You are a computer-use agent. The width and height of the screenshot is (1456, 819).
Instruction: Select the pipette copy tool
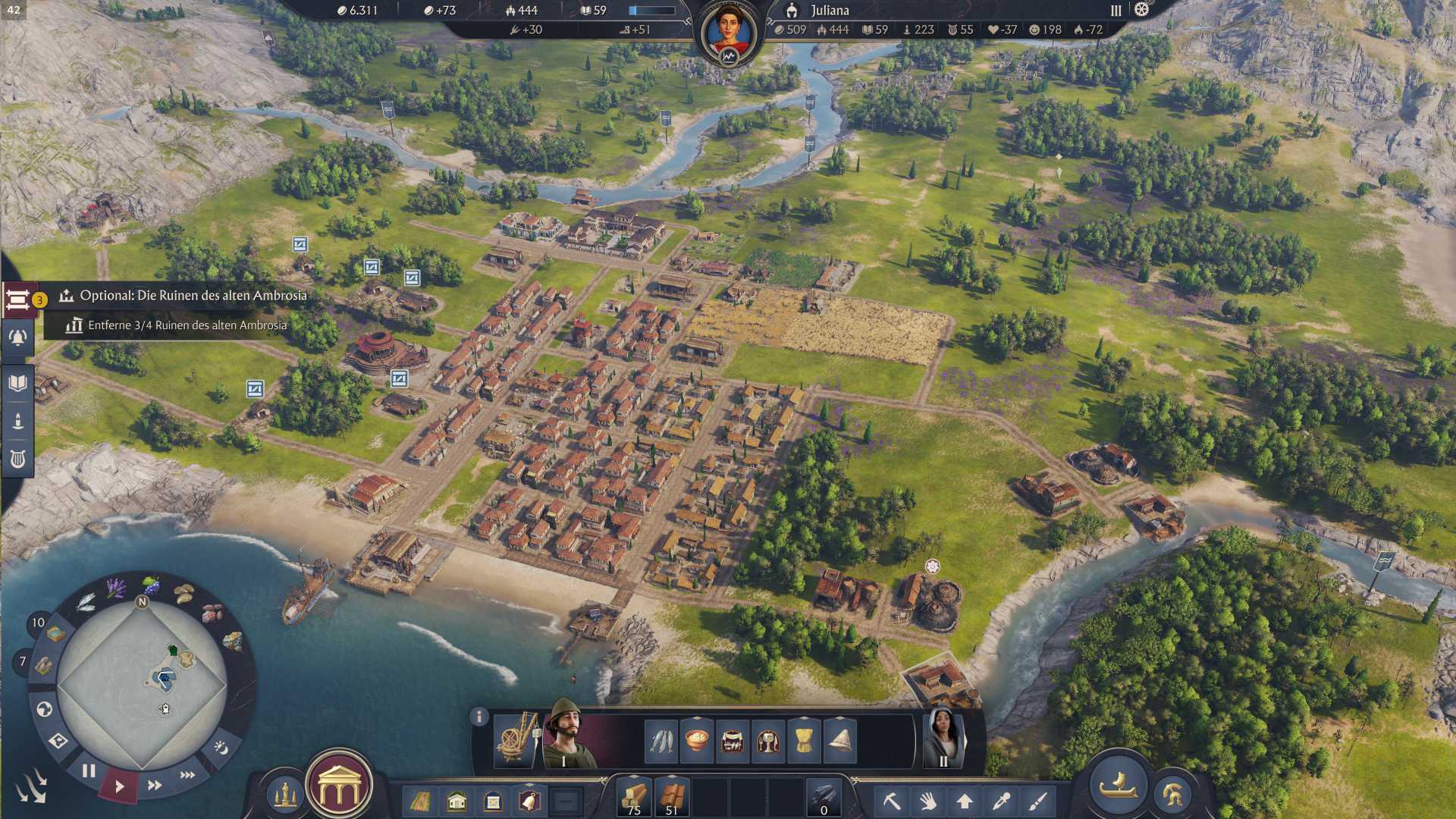click(999, 801)
